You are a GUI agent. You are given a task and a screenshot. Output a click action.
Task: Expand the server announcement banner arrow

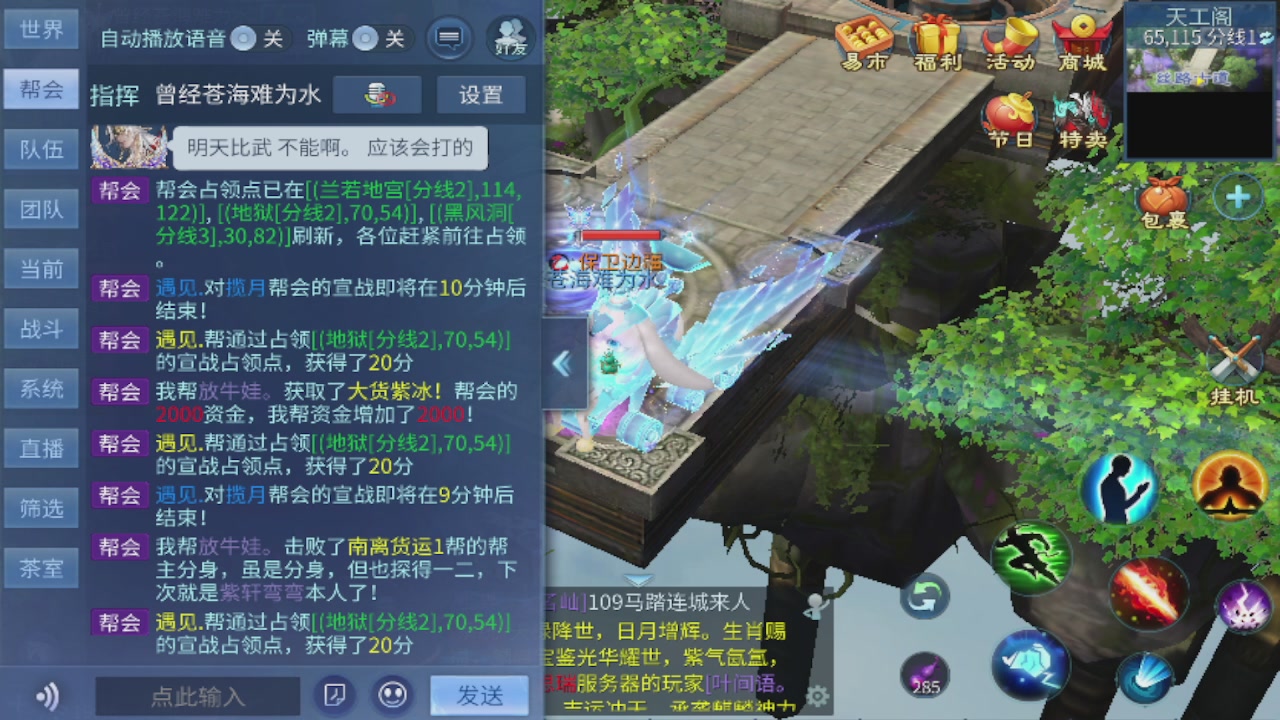pos(637,577)
